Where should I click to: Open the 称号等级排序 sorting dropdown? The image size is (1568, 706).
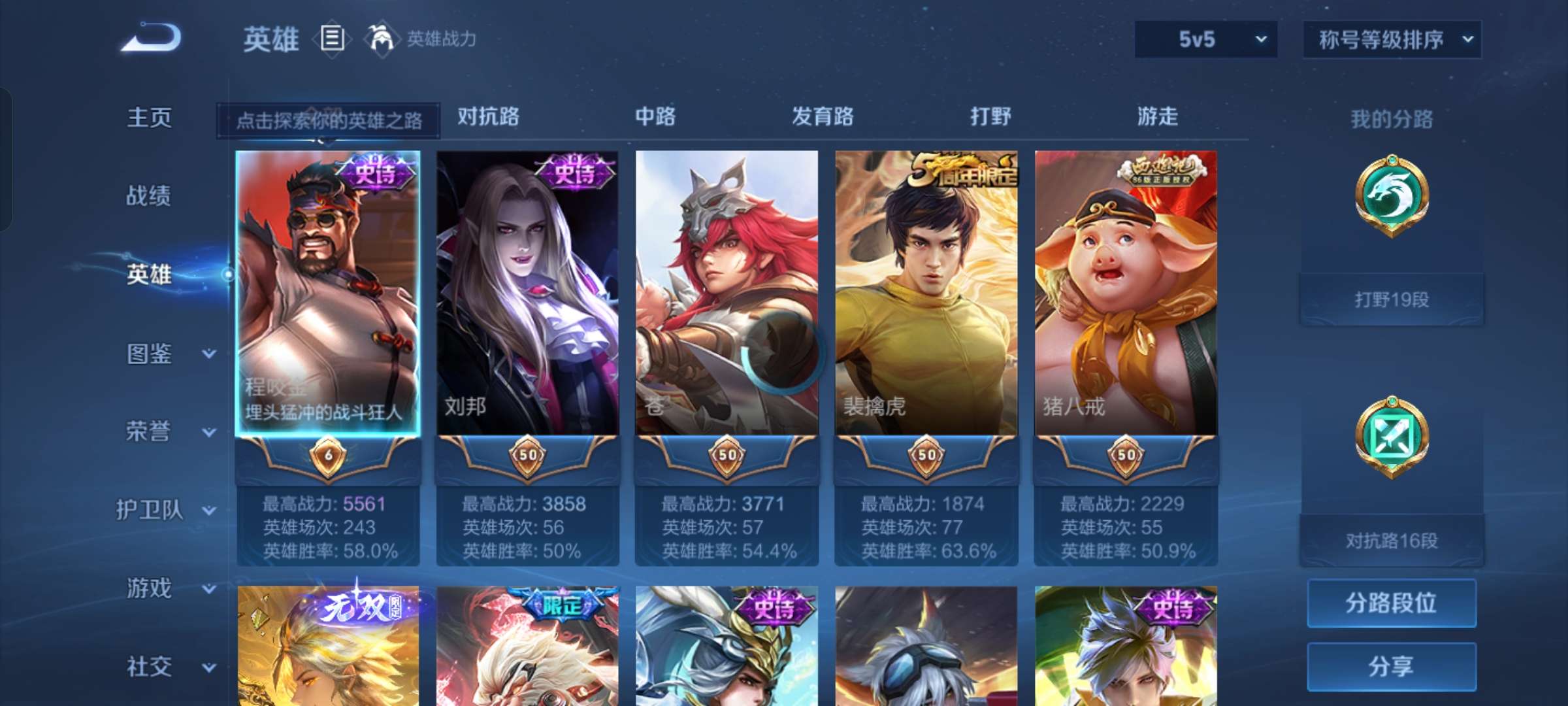1392,39
